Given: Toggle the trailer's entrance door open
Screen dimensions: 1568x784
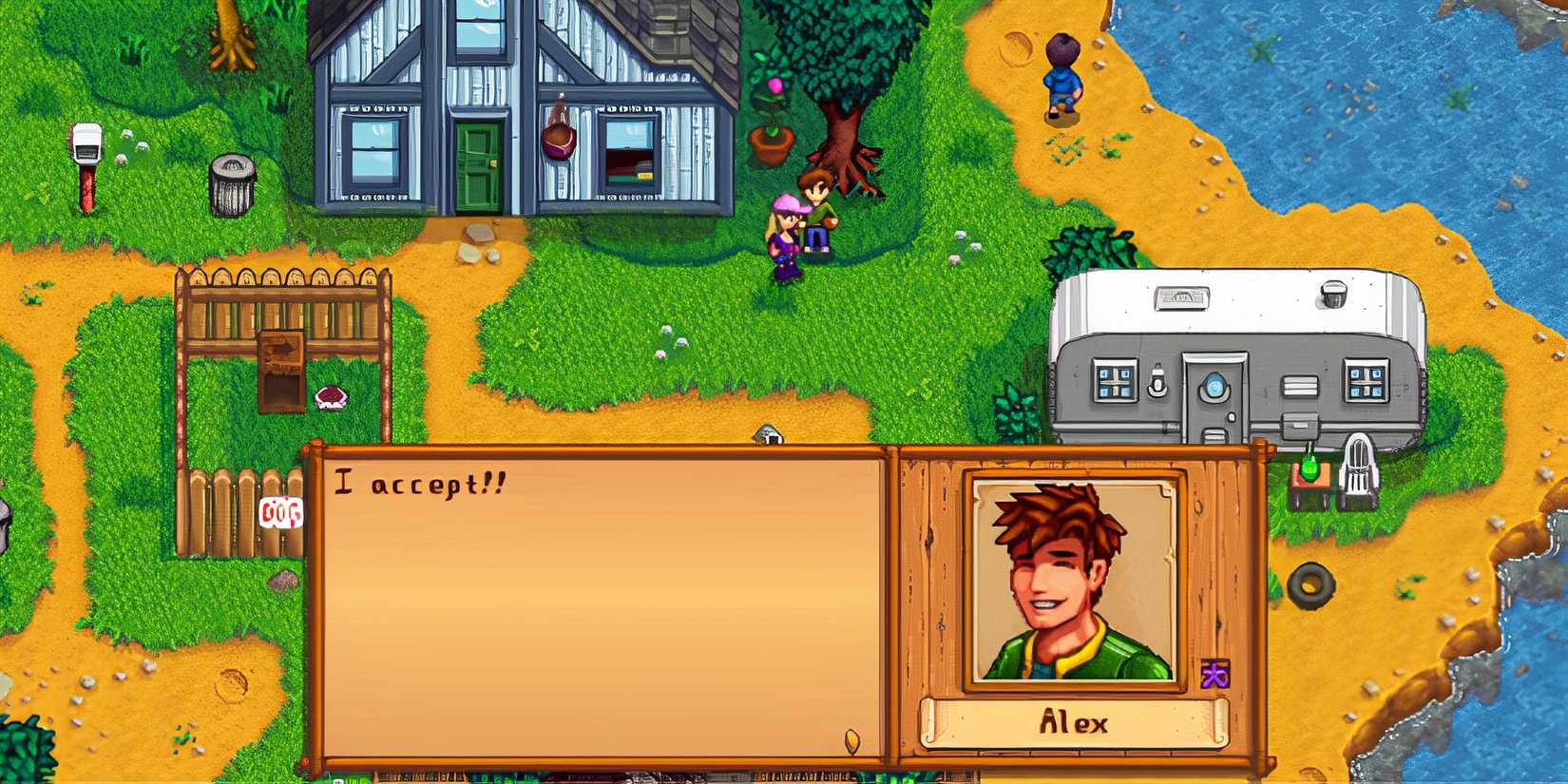Looking at the screenshot, I should tap(1216, 418).
